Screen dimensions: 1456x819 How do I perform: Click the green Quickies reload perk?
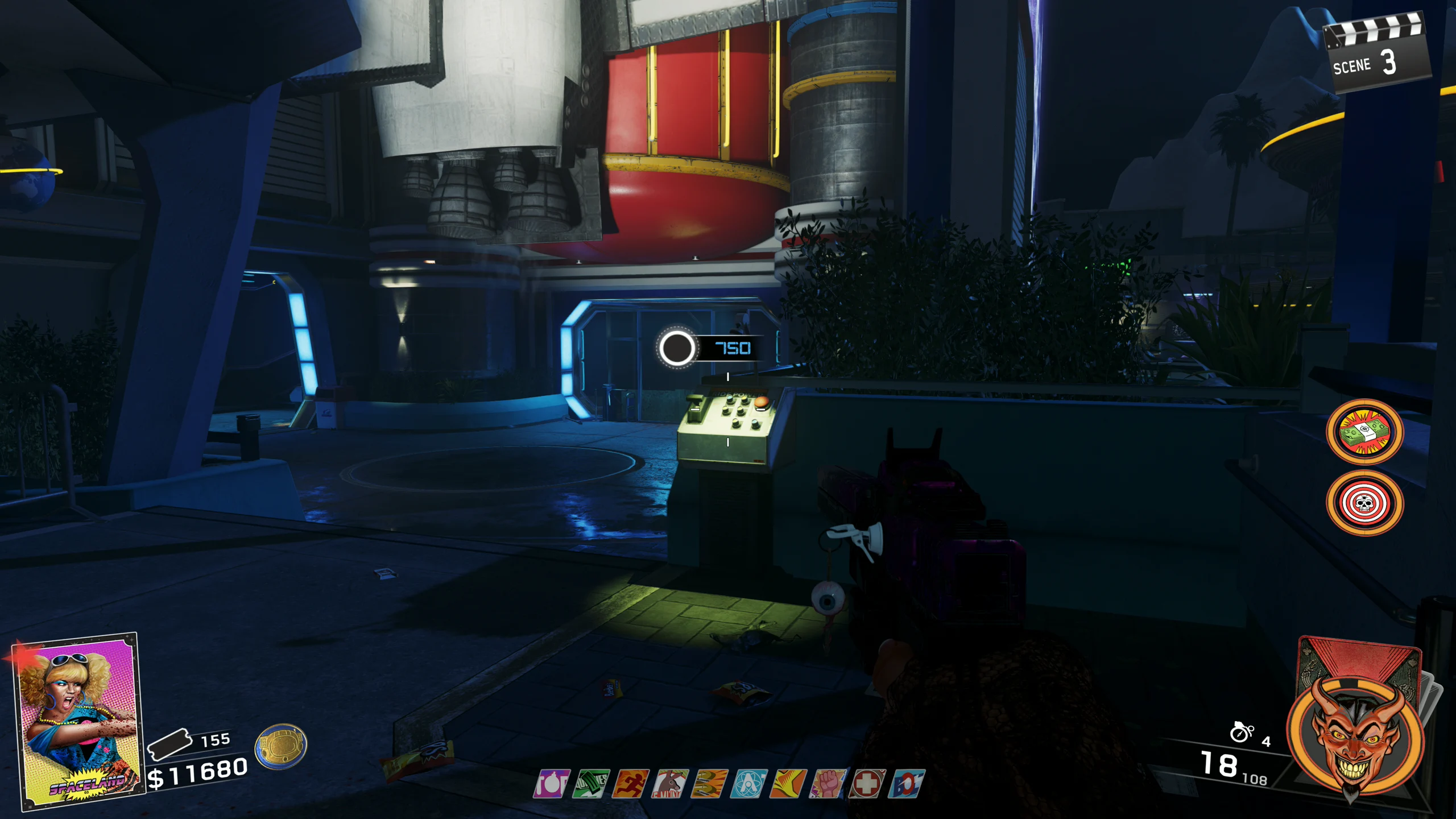click(591, 784)
